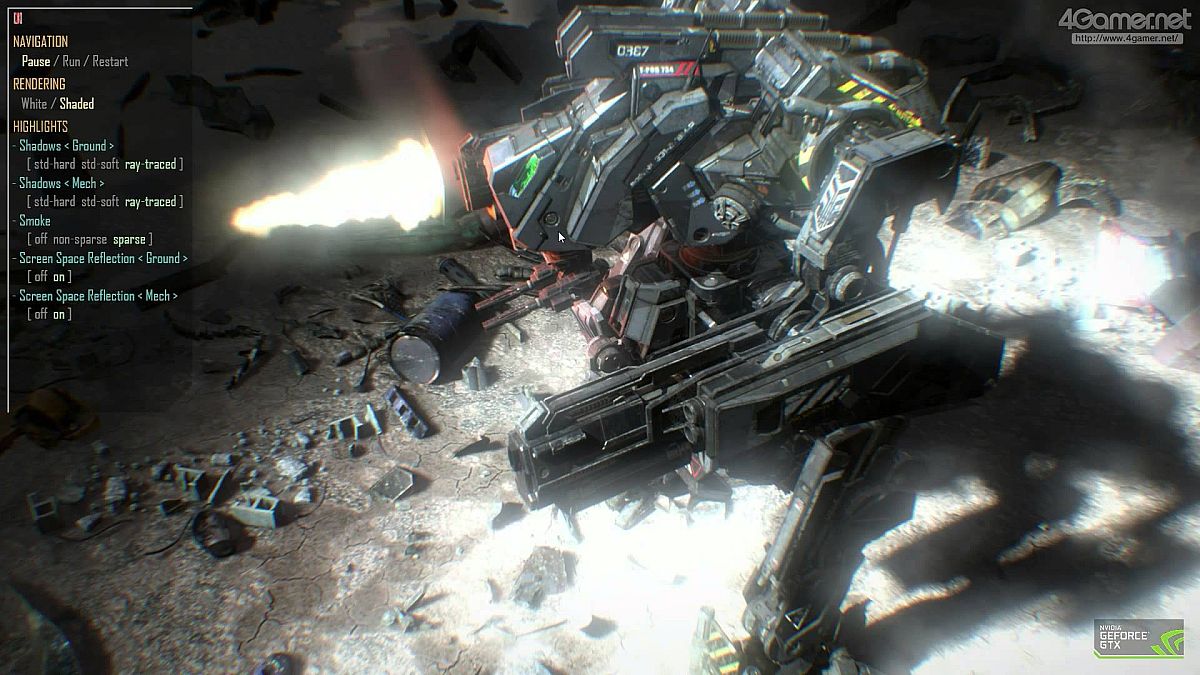The width and height of the screenshot is (1200, 675).
Task: Select non-sparse Smoke
Action: [79, 239]
